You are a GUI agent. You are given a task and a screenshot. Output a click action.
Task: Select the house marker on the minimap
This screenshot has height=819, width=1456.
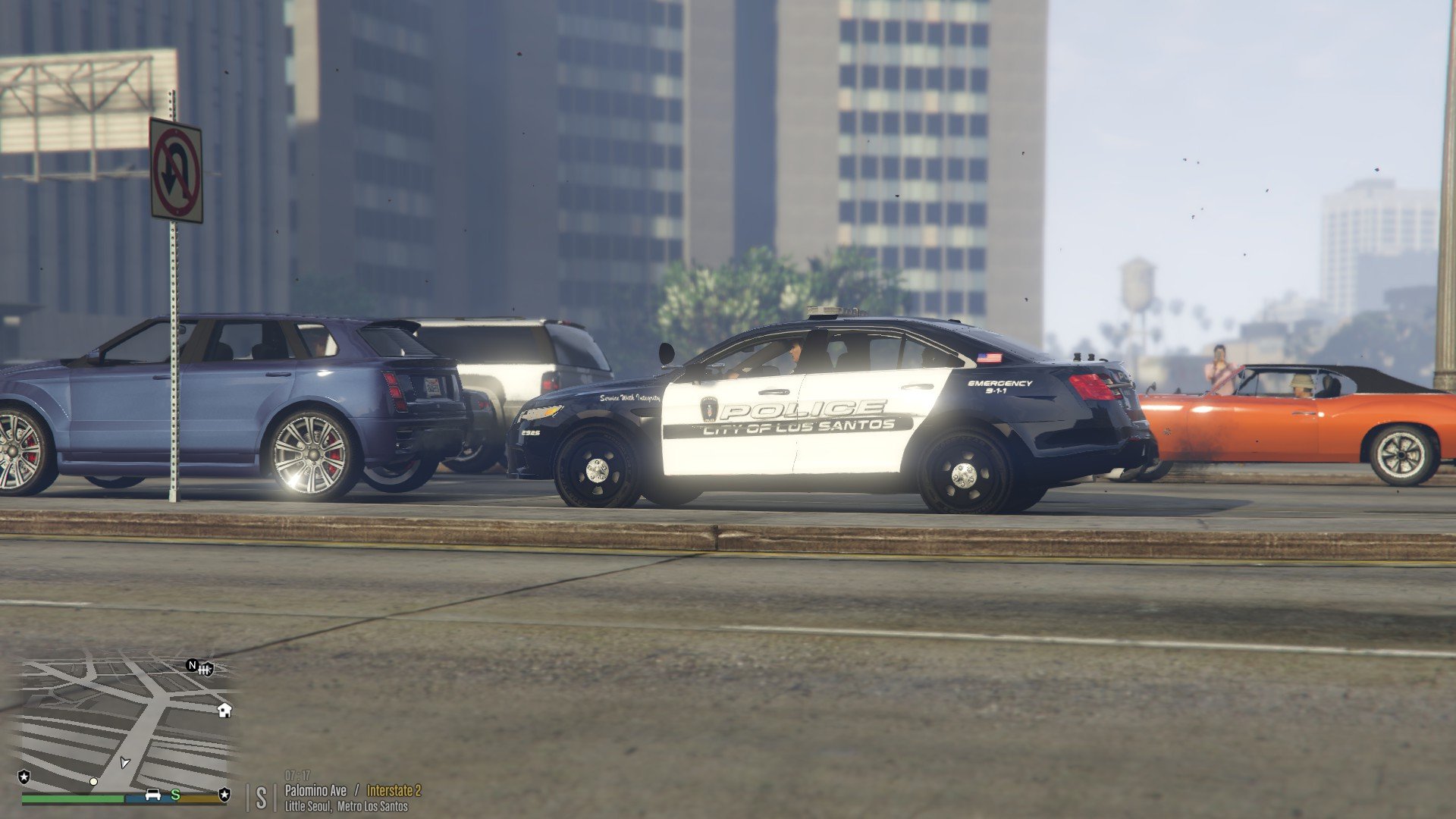click(x=224, y=710)
